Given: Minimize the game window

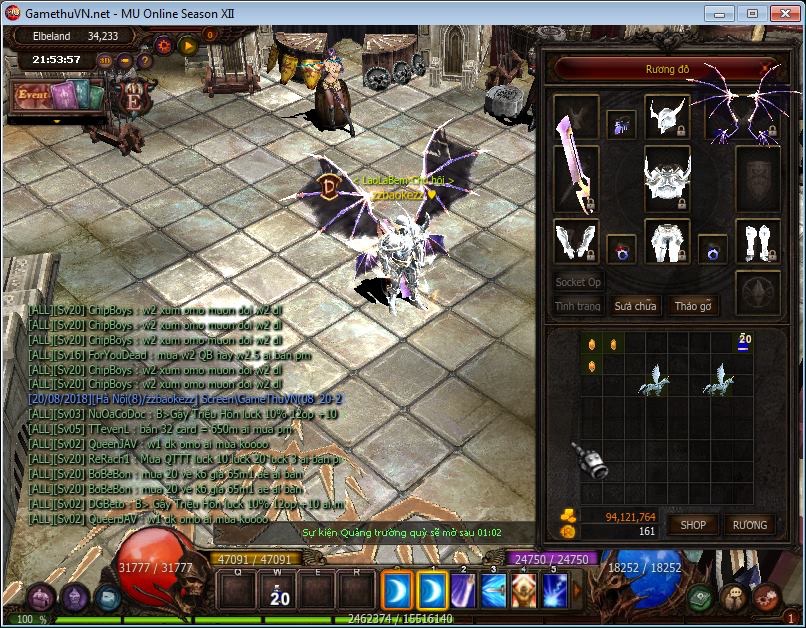Looking at the screenshot, I should [x=718, y=13].
